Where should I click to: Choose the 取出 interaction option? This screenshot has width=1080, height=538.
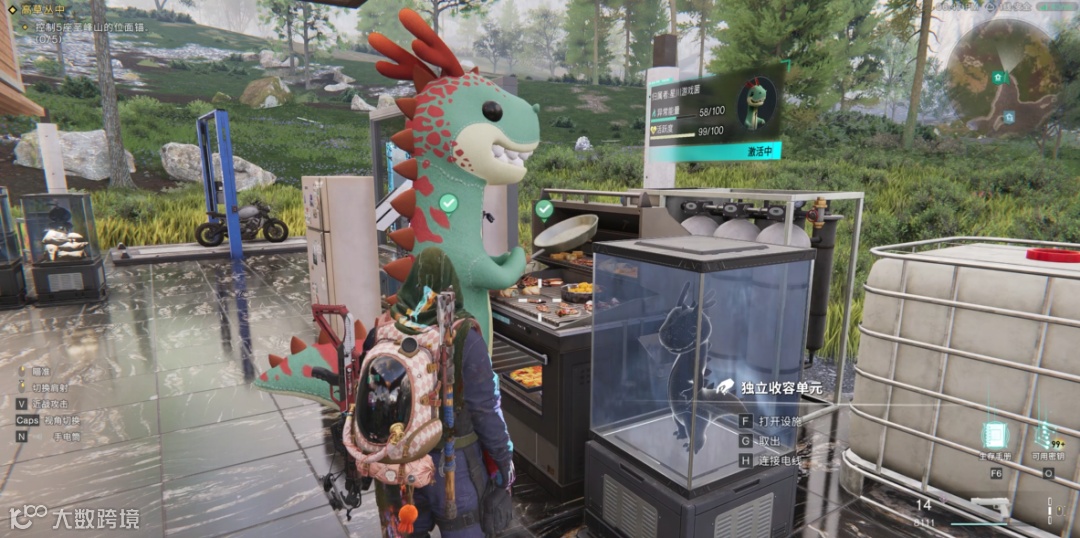pyautogui.click(x=767, y=441)
